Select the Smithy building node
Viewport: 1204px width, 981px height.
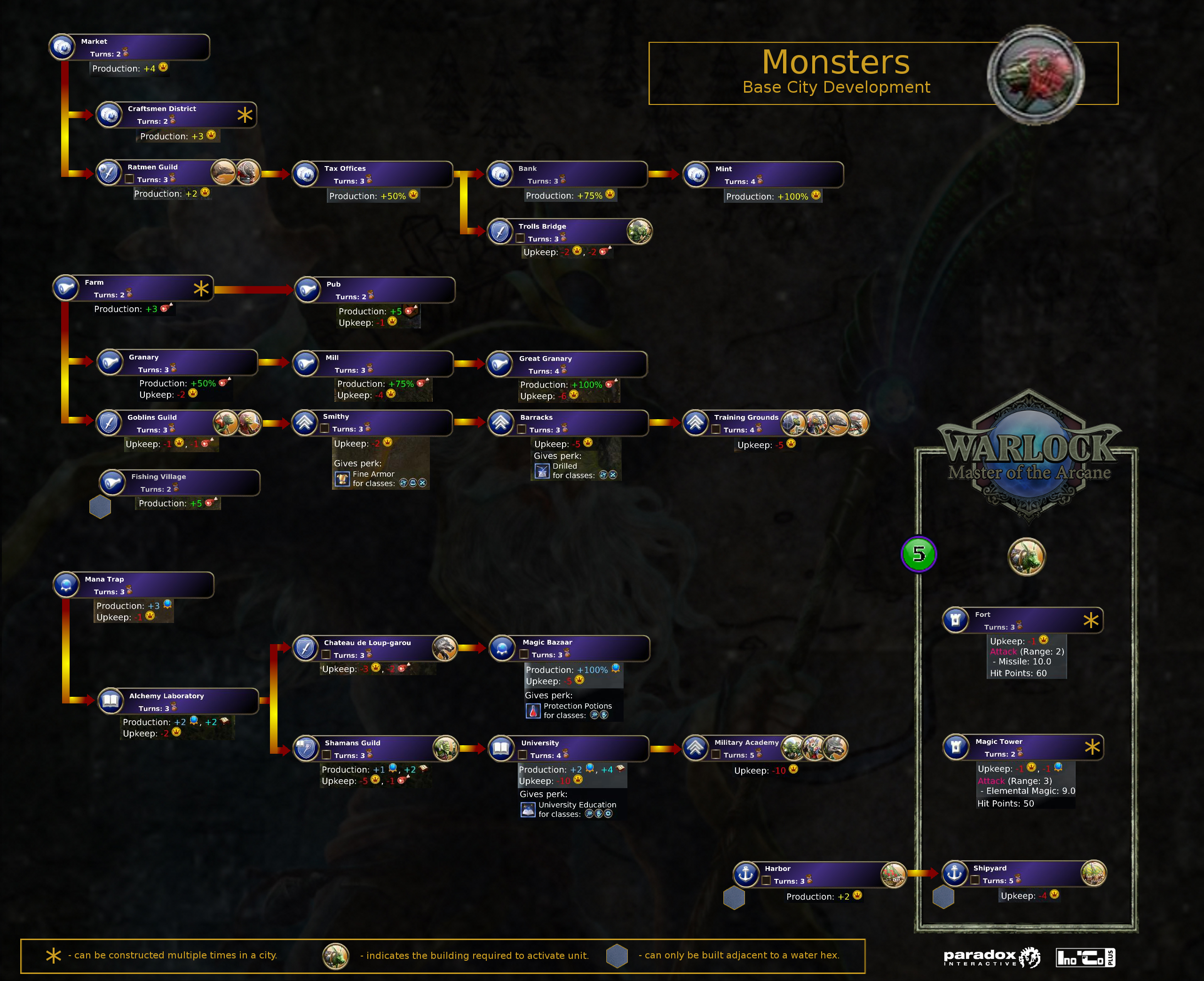coord(372,423)
